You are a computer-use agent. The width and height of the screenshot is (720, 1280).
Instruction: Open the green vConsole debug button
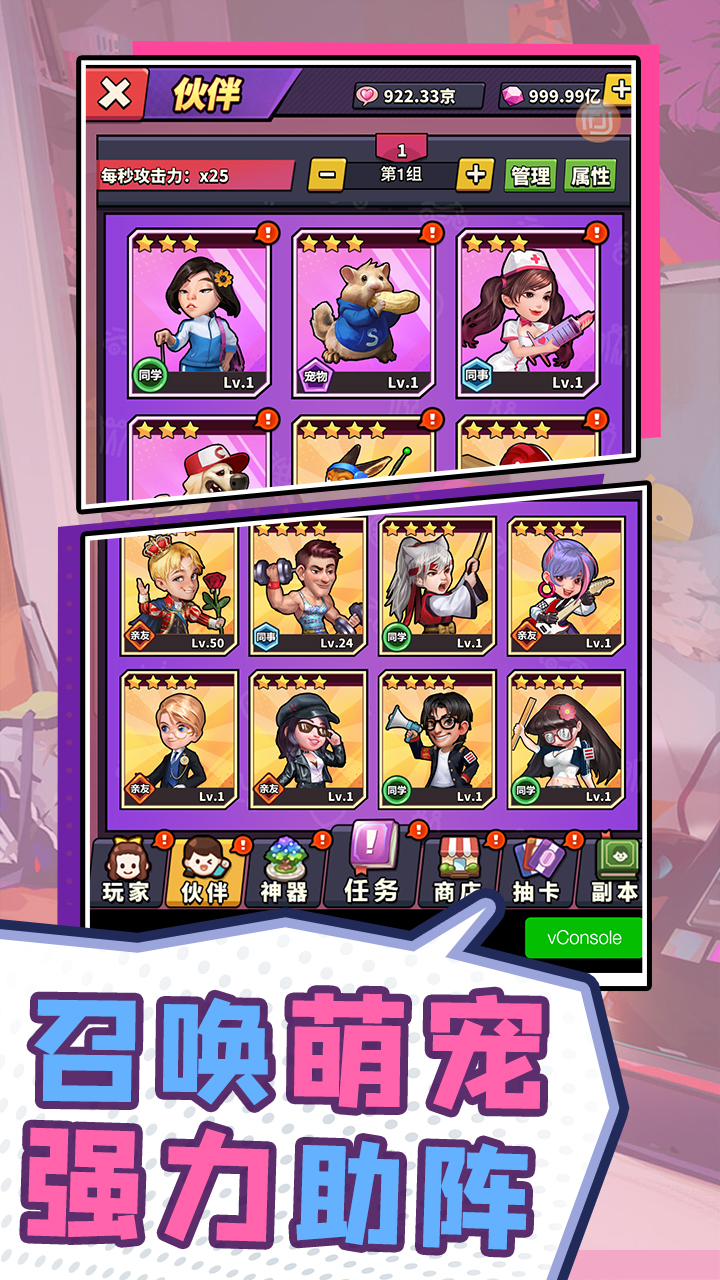(x=584, y=938)
